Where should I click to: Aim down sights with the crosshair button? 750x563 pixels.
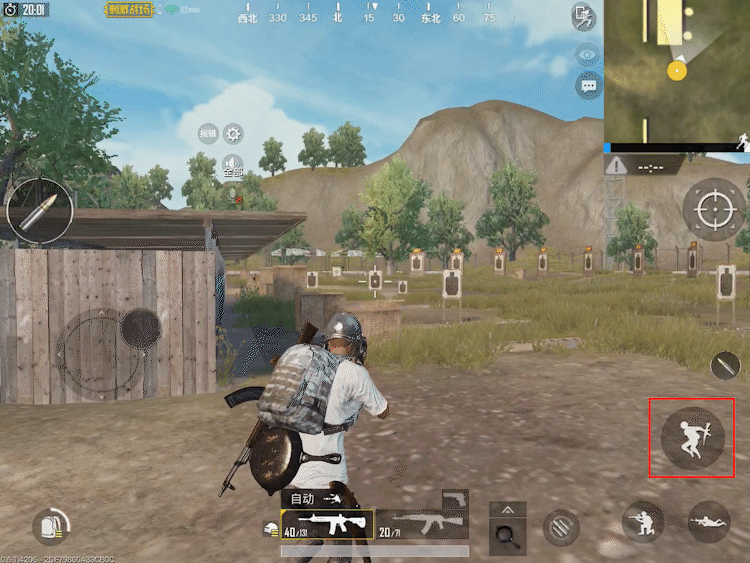tap(715, 209)
